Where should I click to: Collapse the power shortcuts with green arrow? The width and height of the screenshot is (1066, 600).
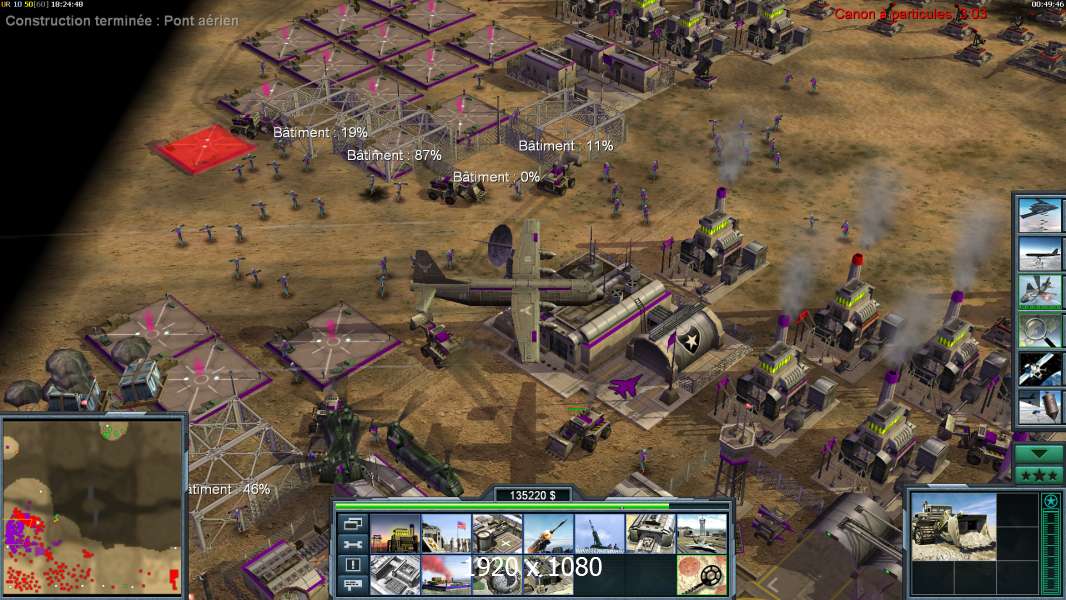click(1039, 453)
